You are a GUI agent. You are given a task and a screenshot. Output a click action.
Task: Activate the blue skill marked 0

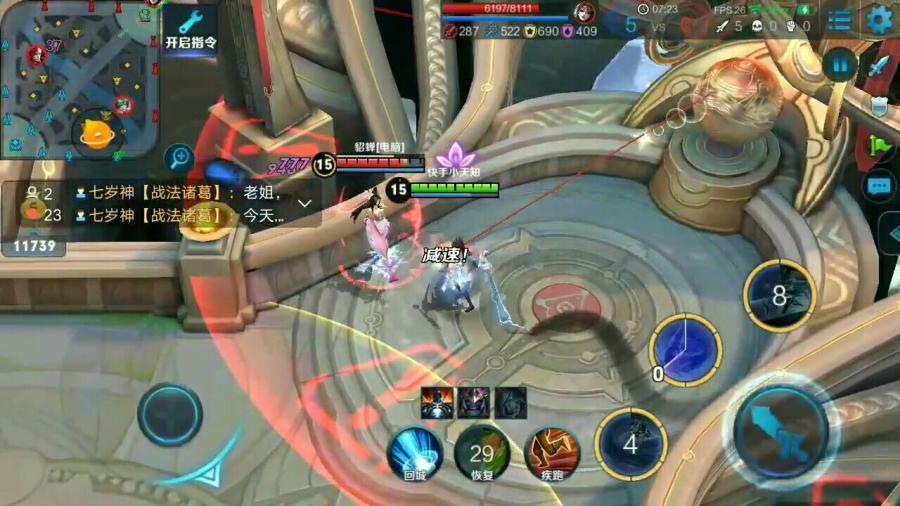[x=686, y=350]
